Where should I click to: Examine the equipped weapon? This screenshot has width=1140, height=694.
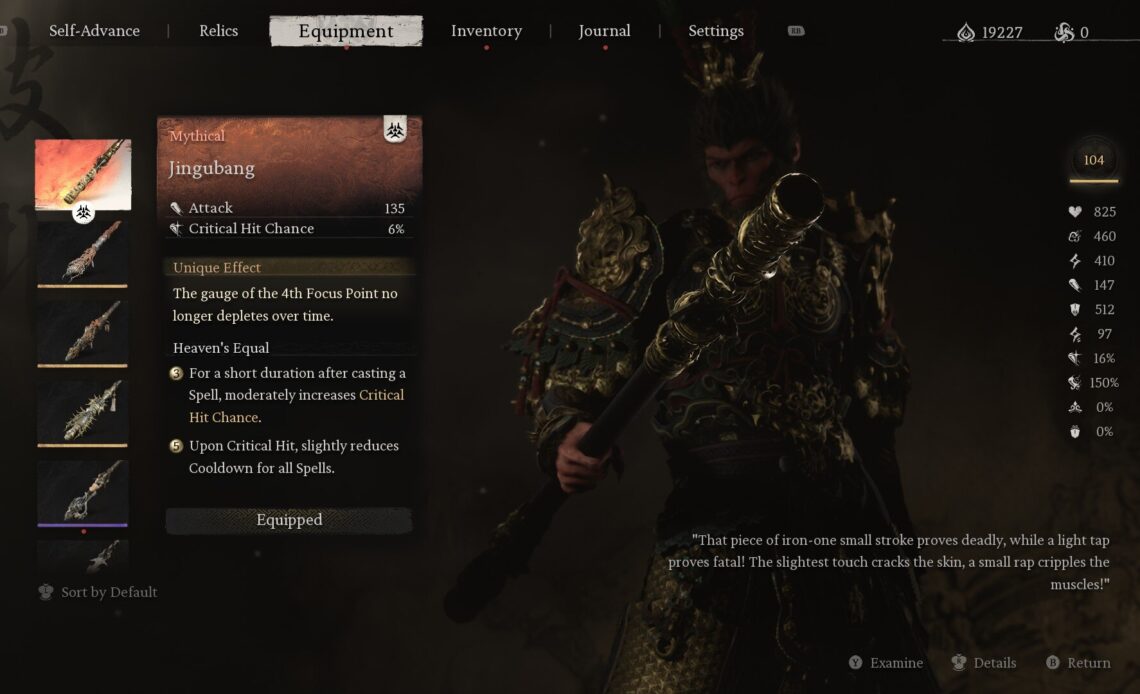coord(885,663)
